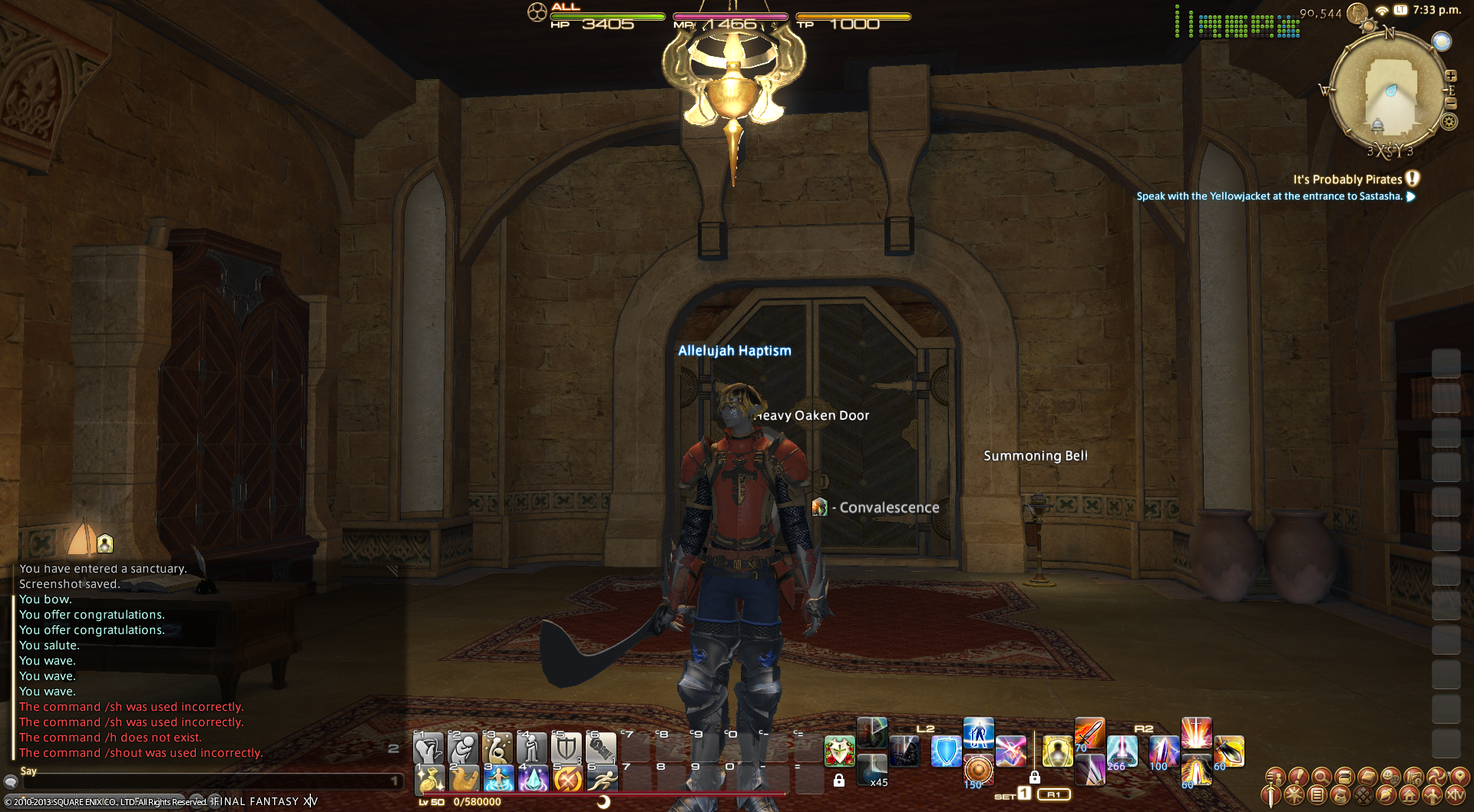The width and height of the screenshot is (1474, 812).
Task: Open the XIV system menu icon
Action: pyautogui.click(x=1455, y=796)
